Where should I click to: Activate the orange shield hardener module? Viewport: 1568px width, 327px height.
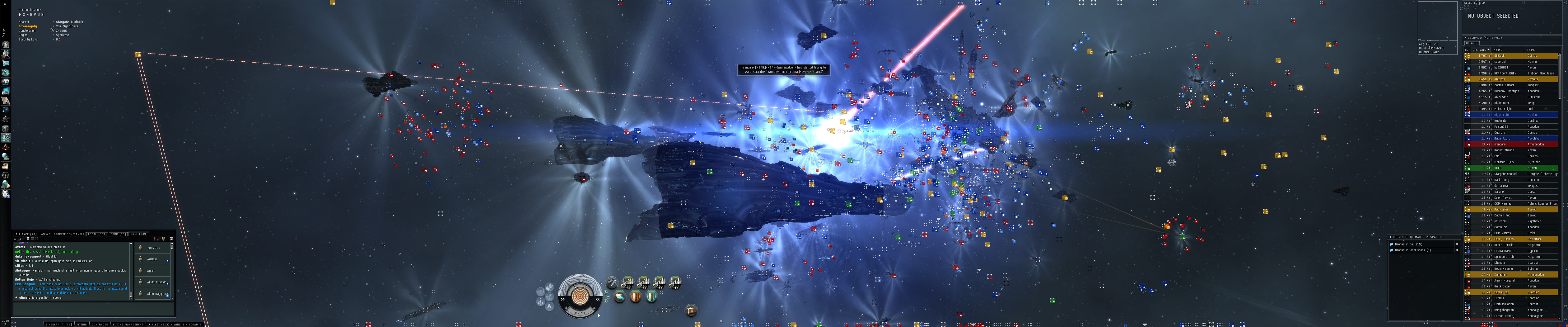(636, 297)
